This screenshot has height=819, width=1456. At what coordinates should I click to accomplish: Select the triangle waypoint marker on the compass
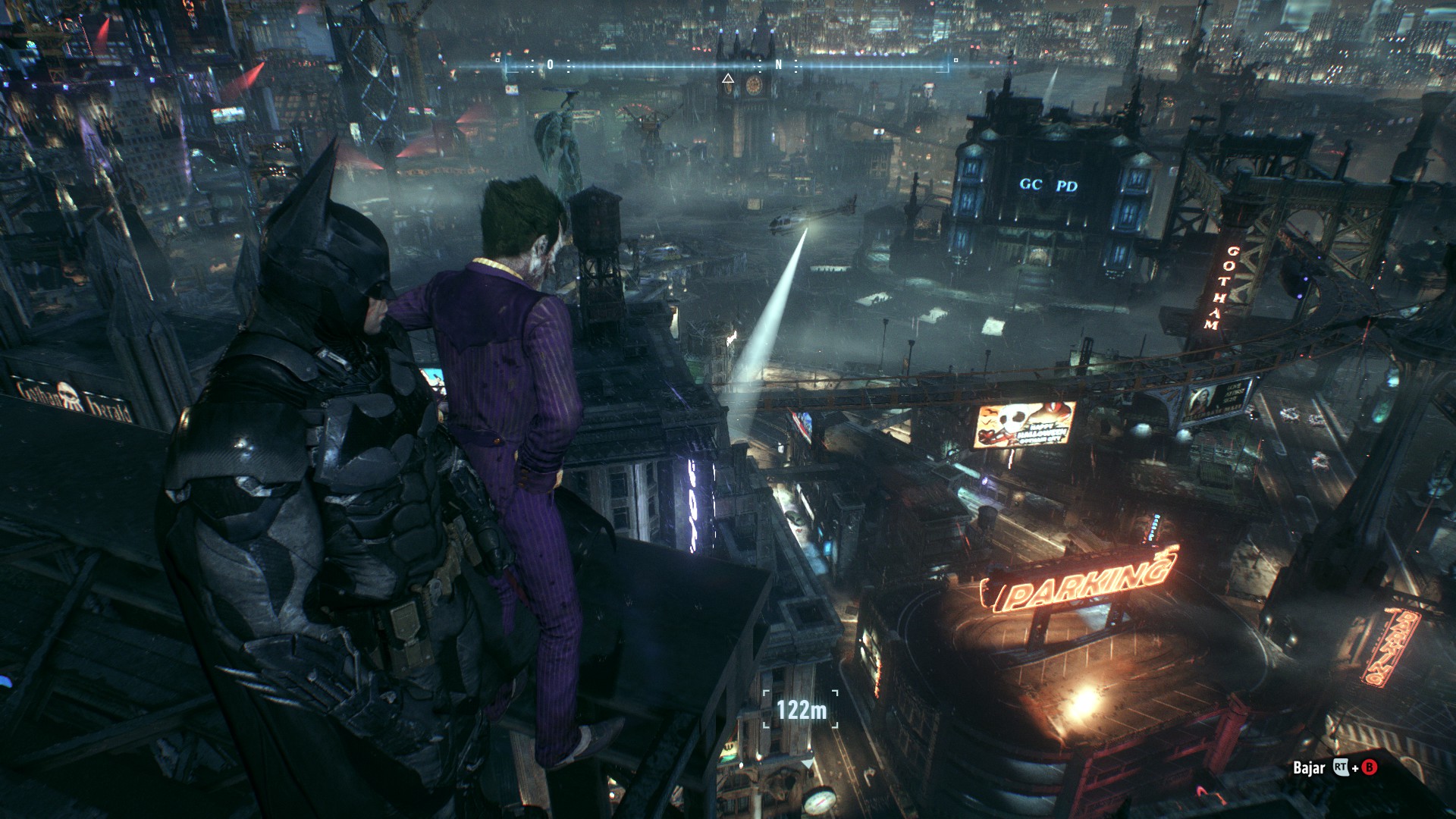tap(728, 78)
